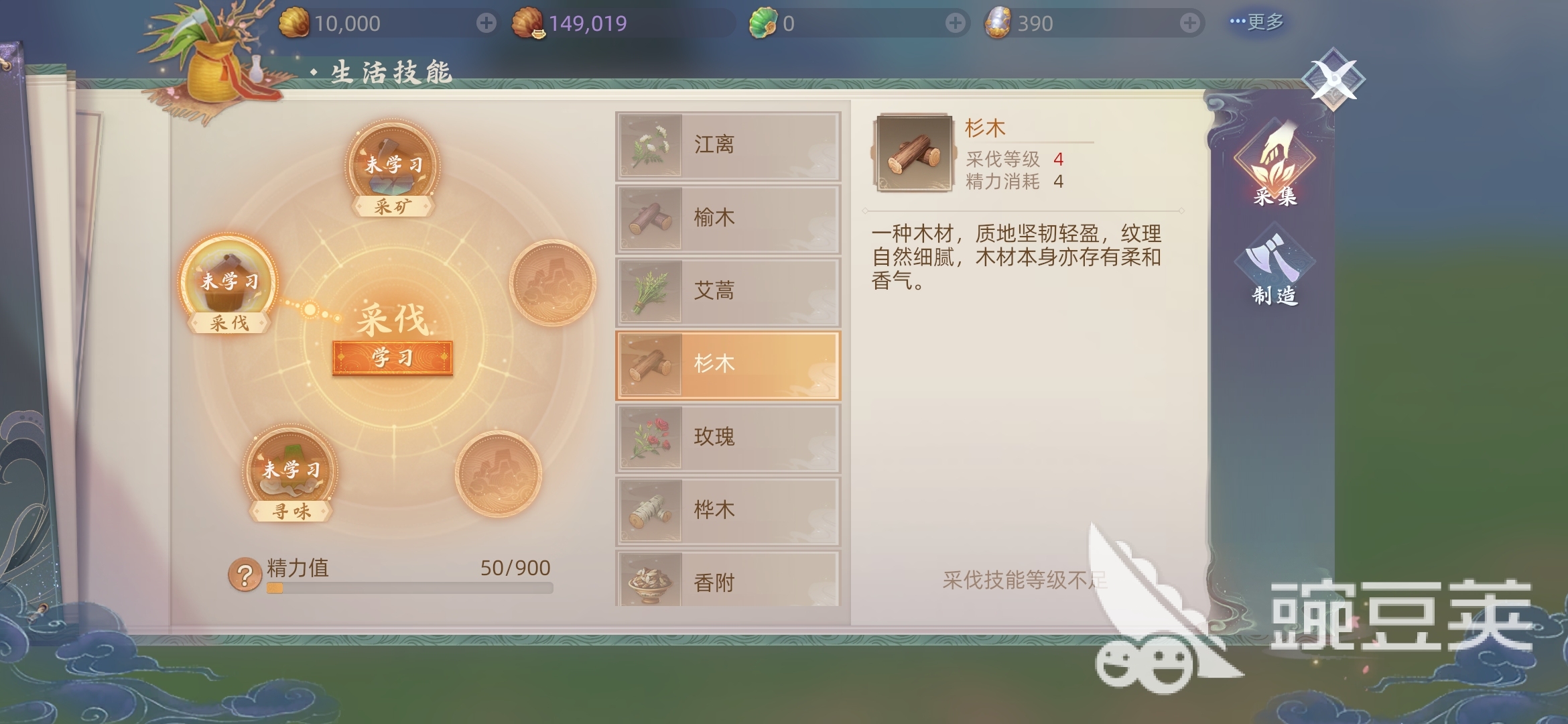
Task: Select the 杉木 material entry
Action: pyautogui.click(x=727, y=363)
